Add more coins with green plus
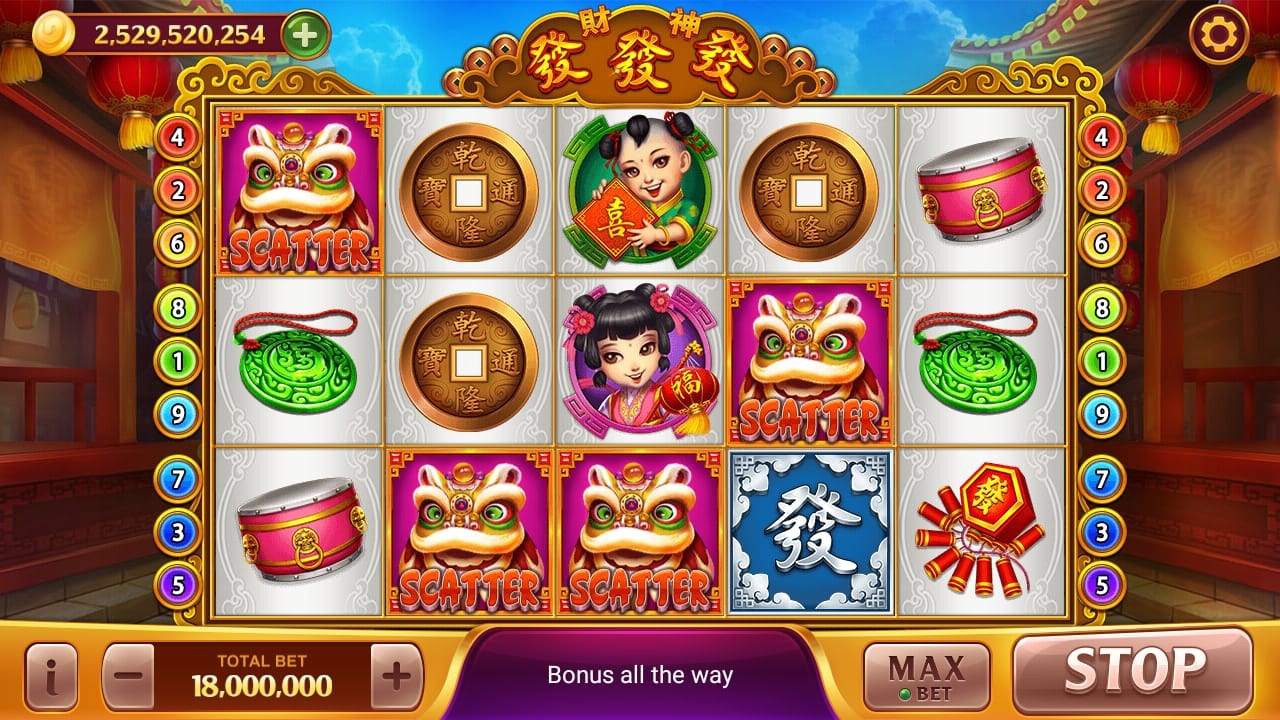 (306, 35)
